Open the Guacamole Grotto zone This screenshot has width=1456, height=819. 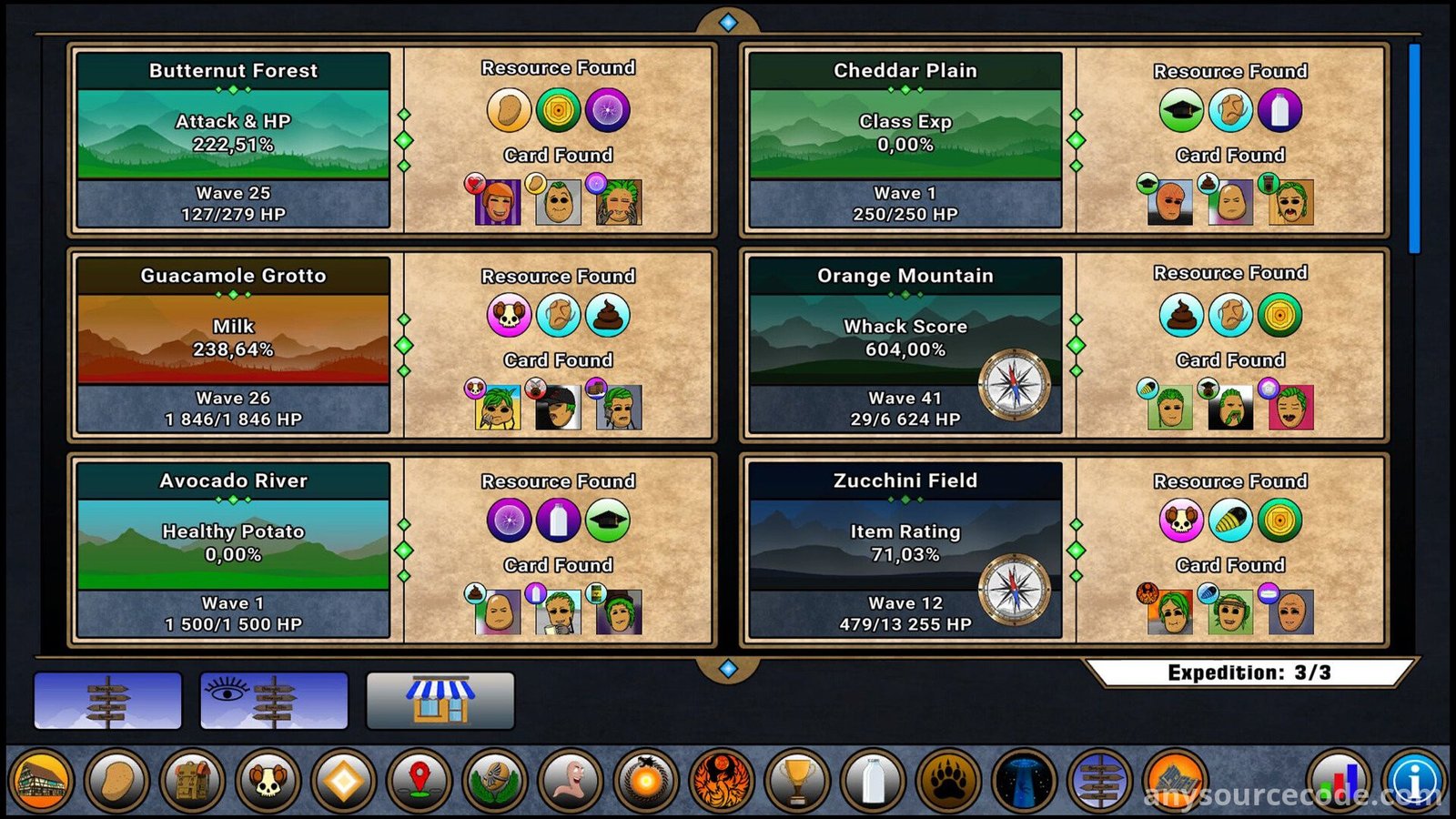(234, 344)
